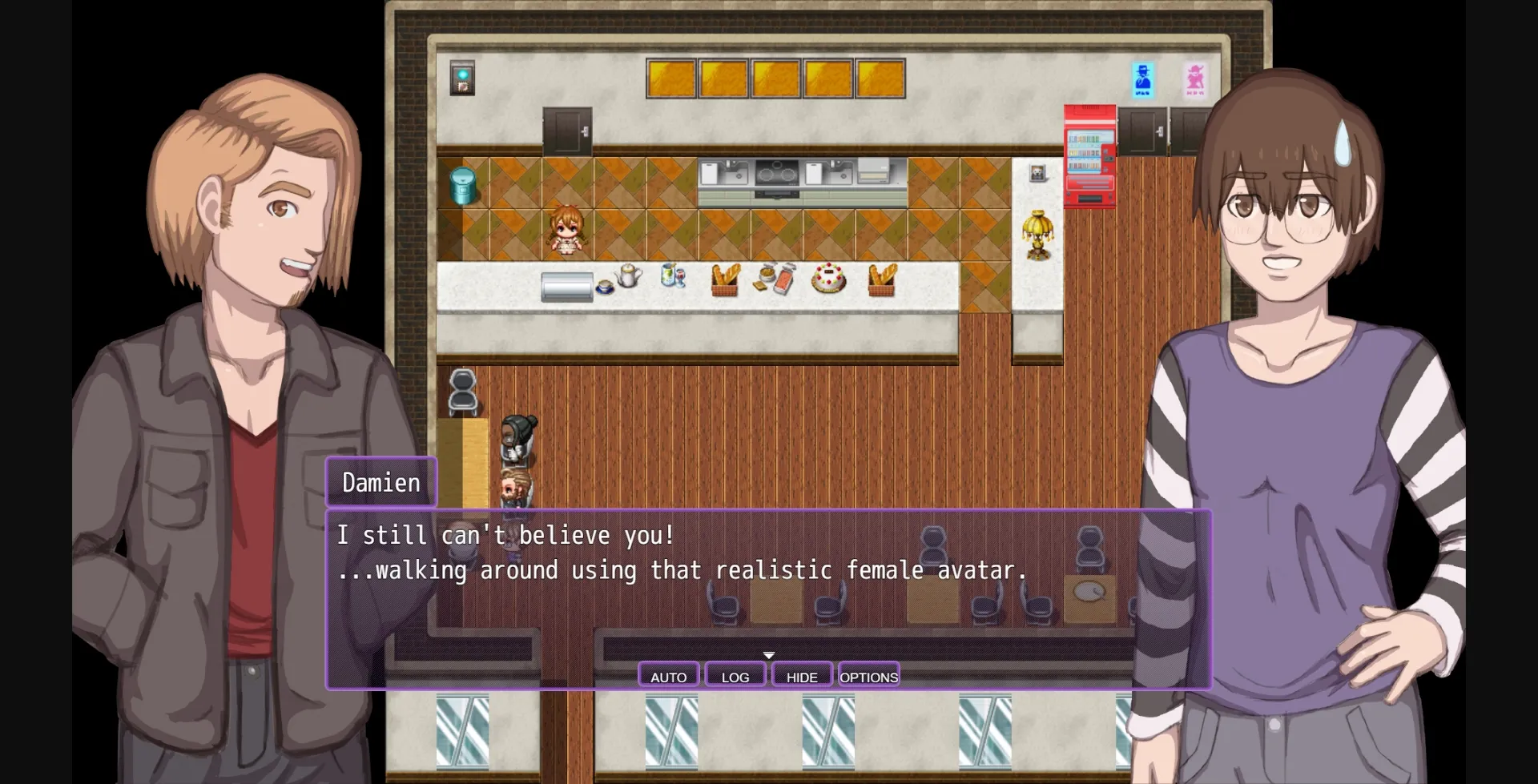
Task: Click the continue arrow to advance dialogue
Action: click(768, 654)
